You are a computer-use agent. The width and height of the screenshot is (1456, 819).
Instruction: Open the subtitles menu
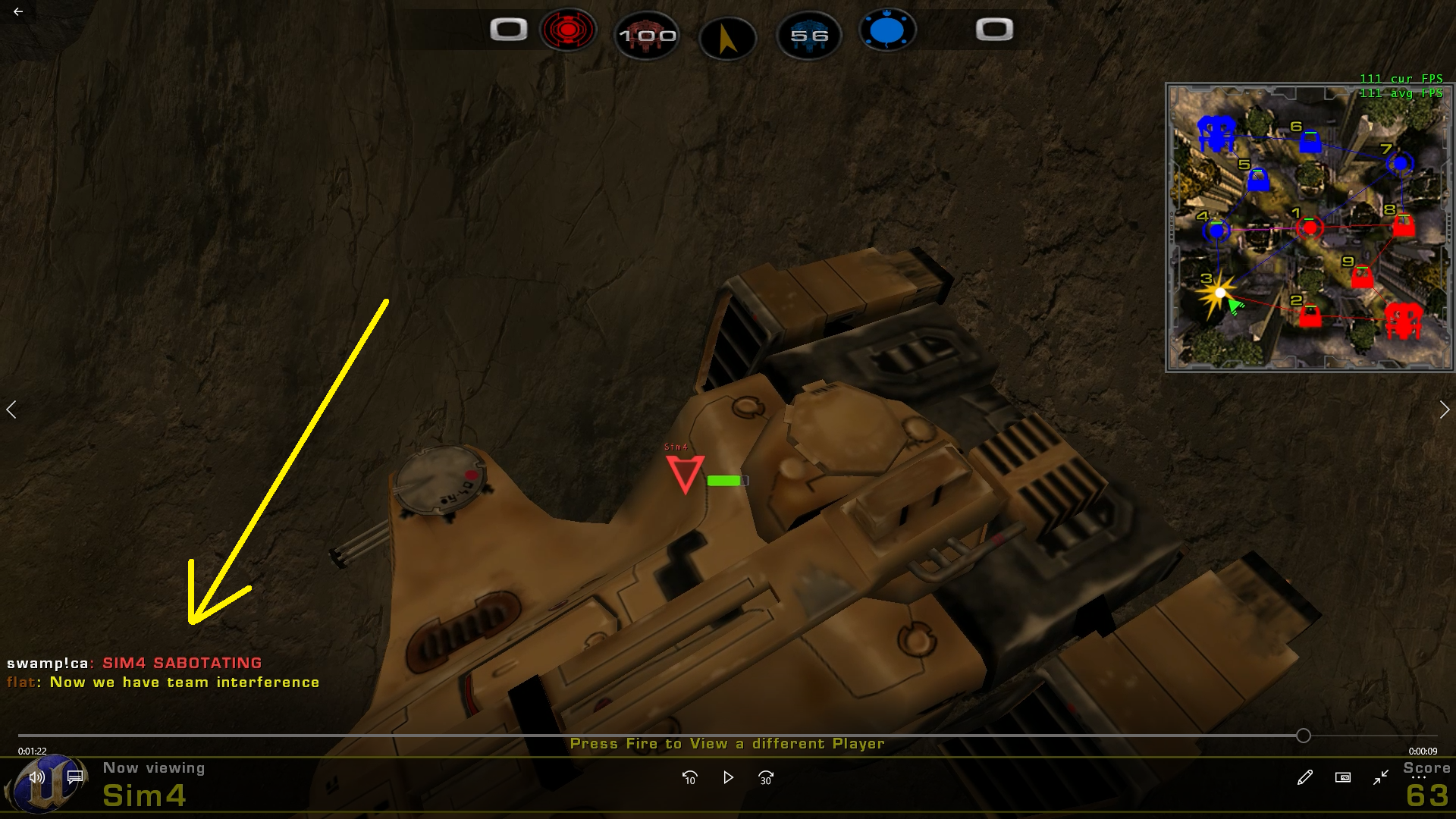click(74, 777)
